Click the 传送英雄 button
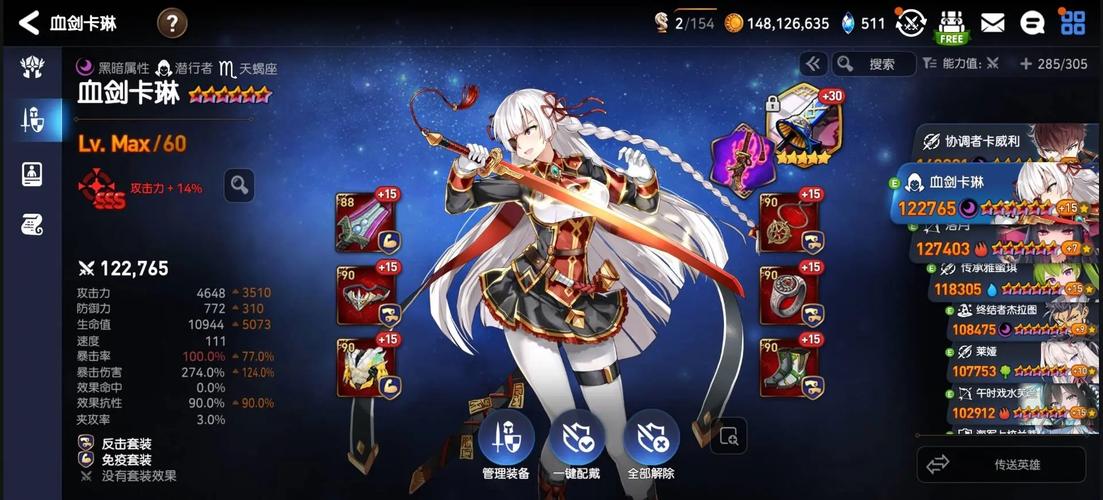Image resolution: width=1103 pixels, height=500 pixels. [x=1001, y=464]
